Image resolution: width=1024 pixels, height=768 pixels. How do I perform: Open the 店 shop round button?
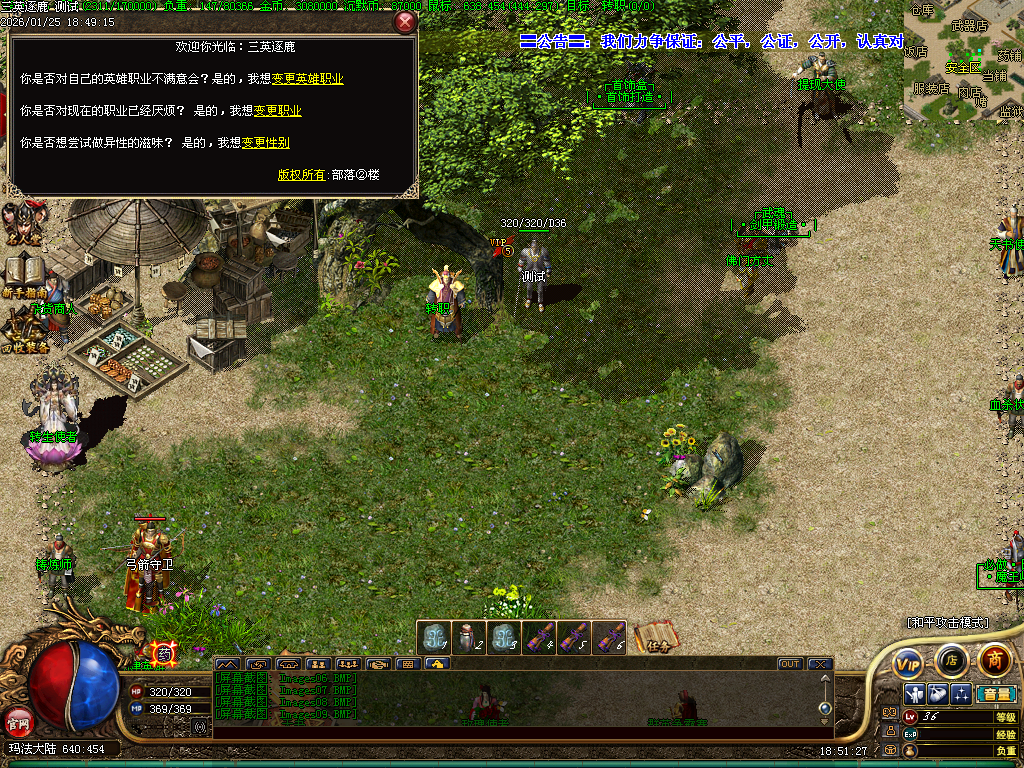pyautogui.click(x=951, y=660)
